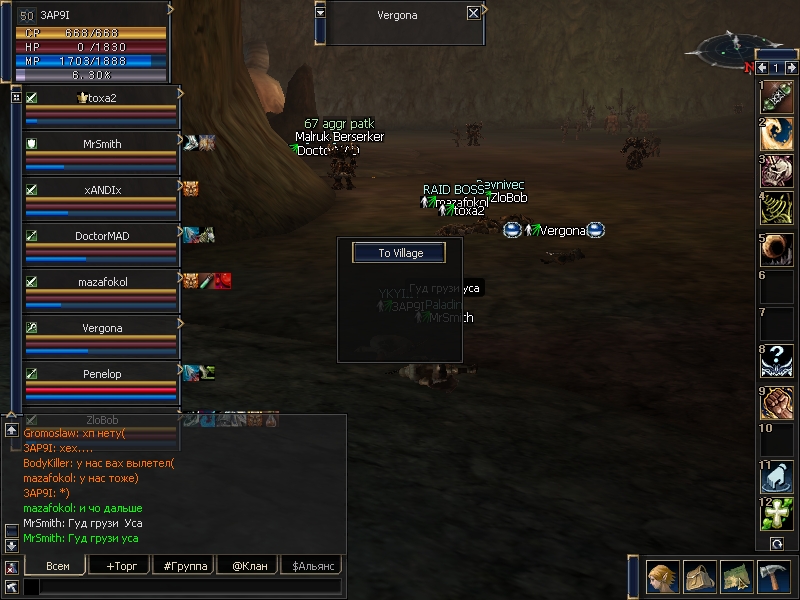This screenshot has width=800, height=600.
Task: Use the fist skill in hotbar slot 9
Action: pos(777,403)
